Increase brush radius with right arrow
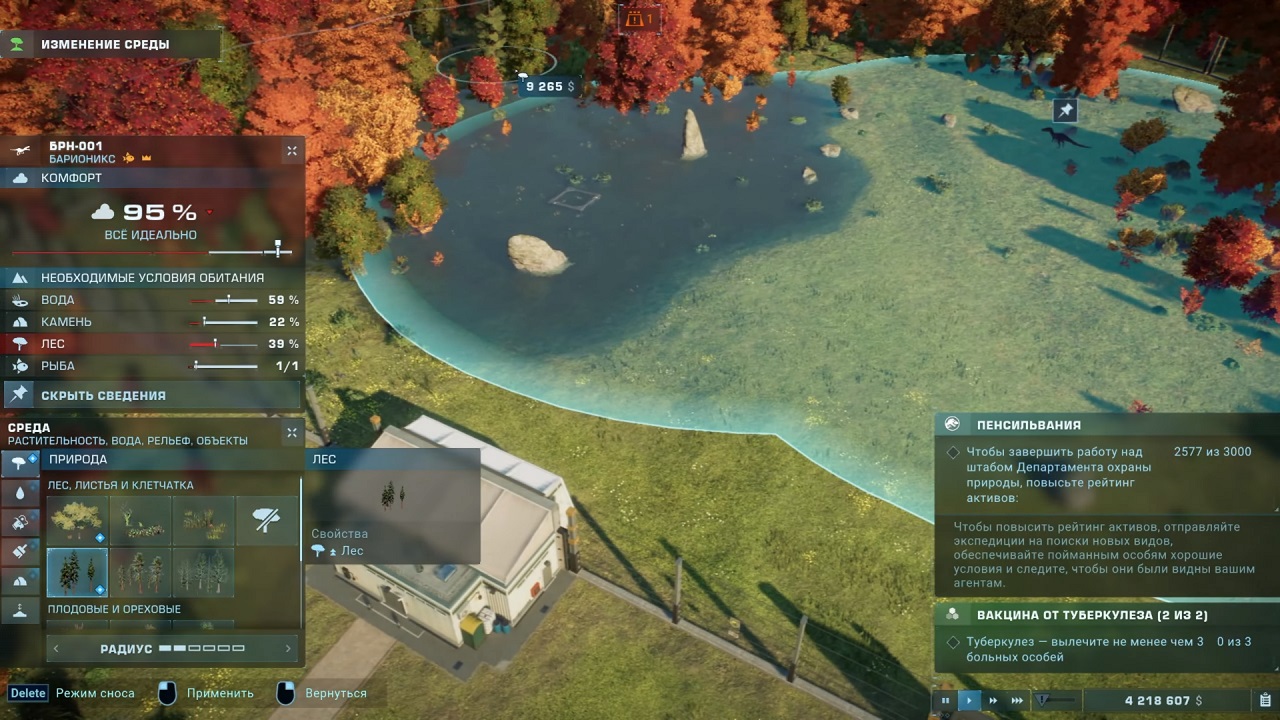1280x720 pixels. pyautogui.click(x=288, y=649)
